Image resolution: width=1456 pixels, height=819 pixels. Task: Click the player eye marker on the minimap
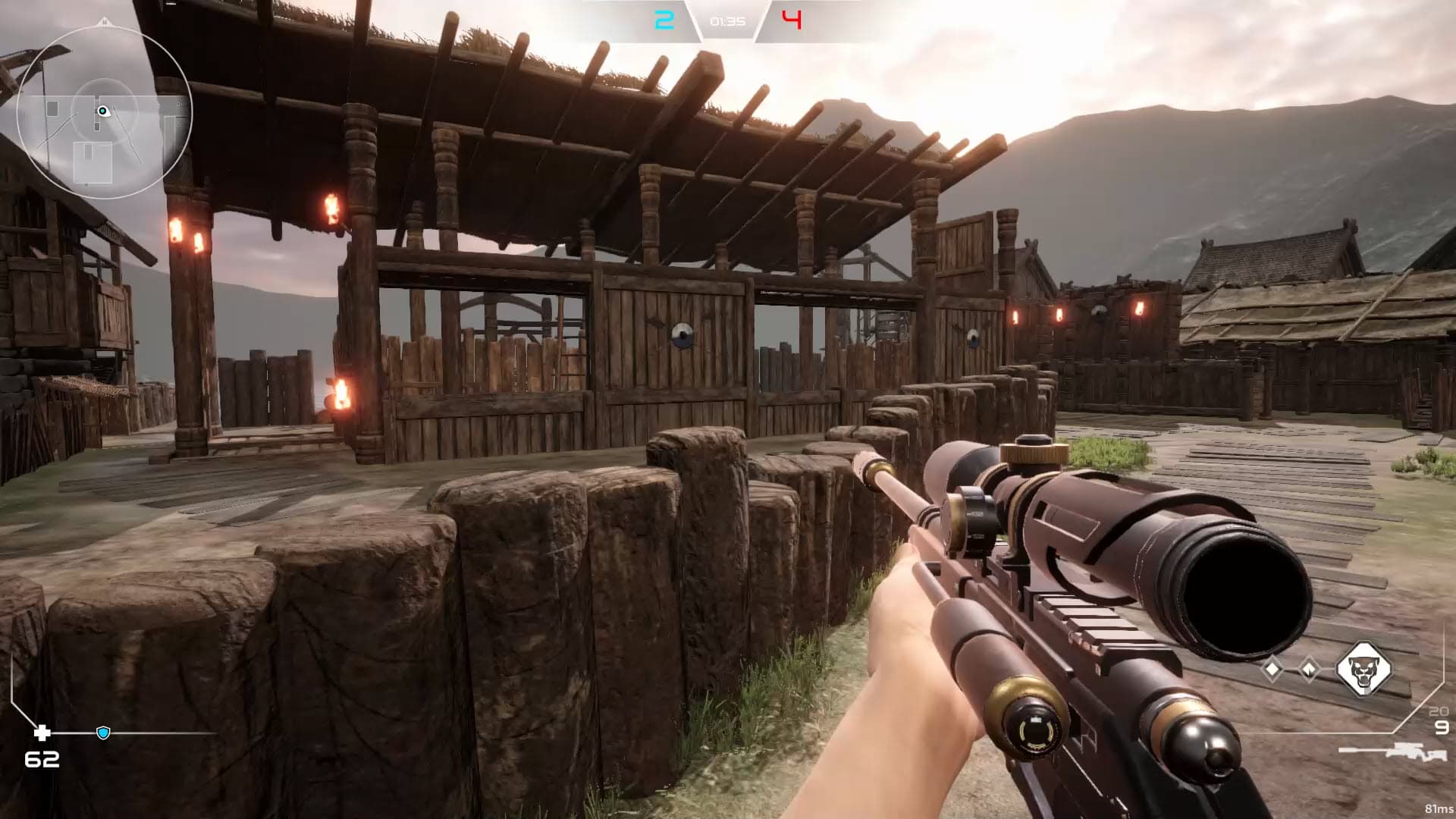pos(103,111)
